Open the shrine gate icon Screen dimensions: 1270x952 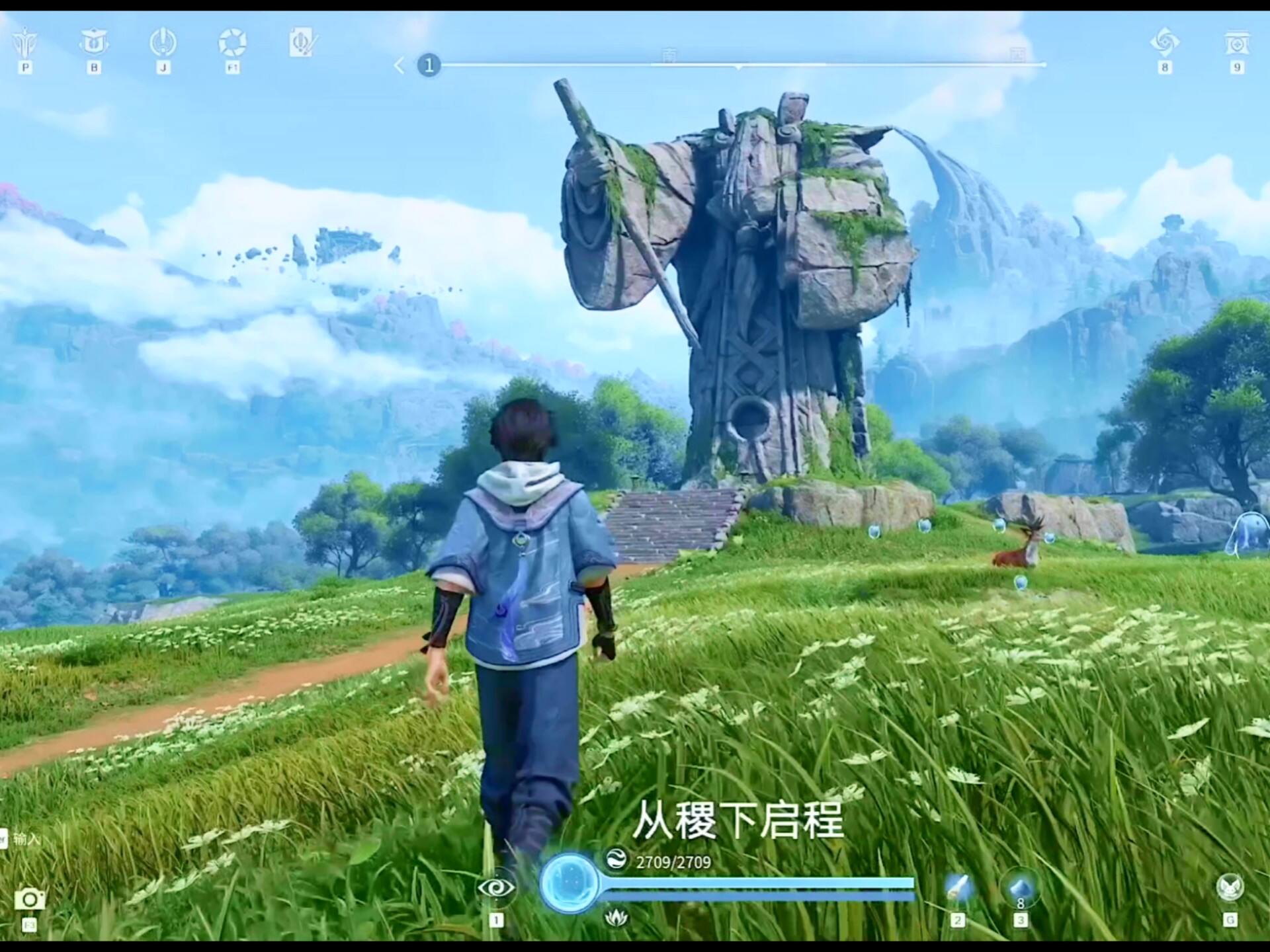tap(1236, 43)
